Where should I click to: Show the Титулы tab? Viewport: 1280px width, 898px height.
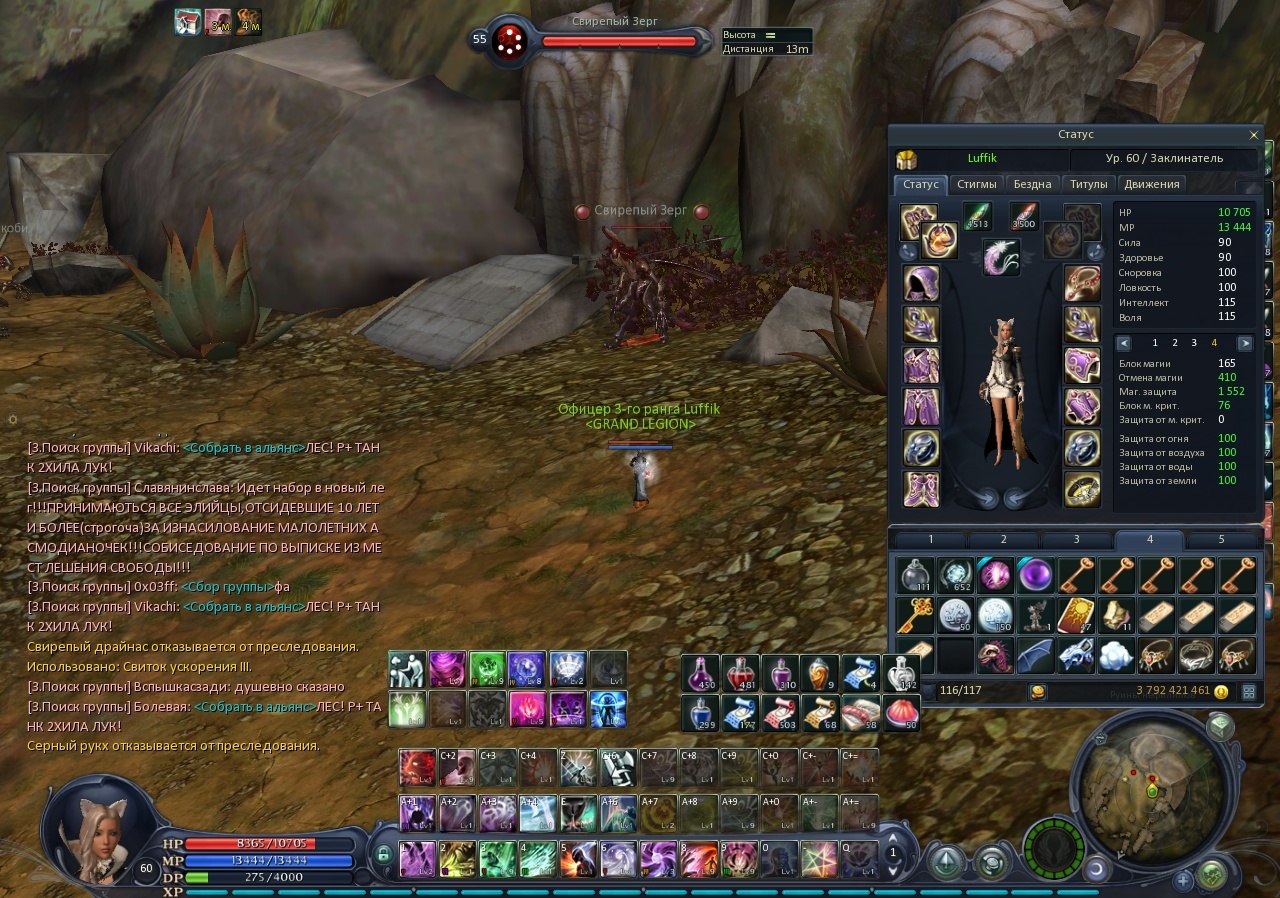(1088, 184)
